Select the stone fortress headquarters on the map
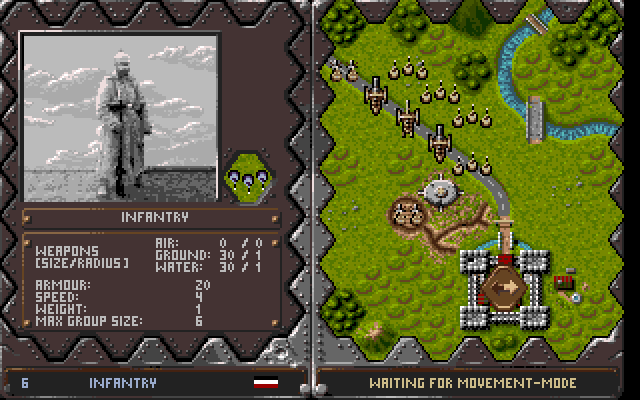This screenshot has width=640, height=400. click(x=505, y=286)
